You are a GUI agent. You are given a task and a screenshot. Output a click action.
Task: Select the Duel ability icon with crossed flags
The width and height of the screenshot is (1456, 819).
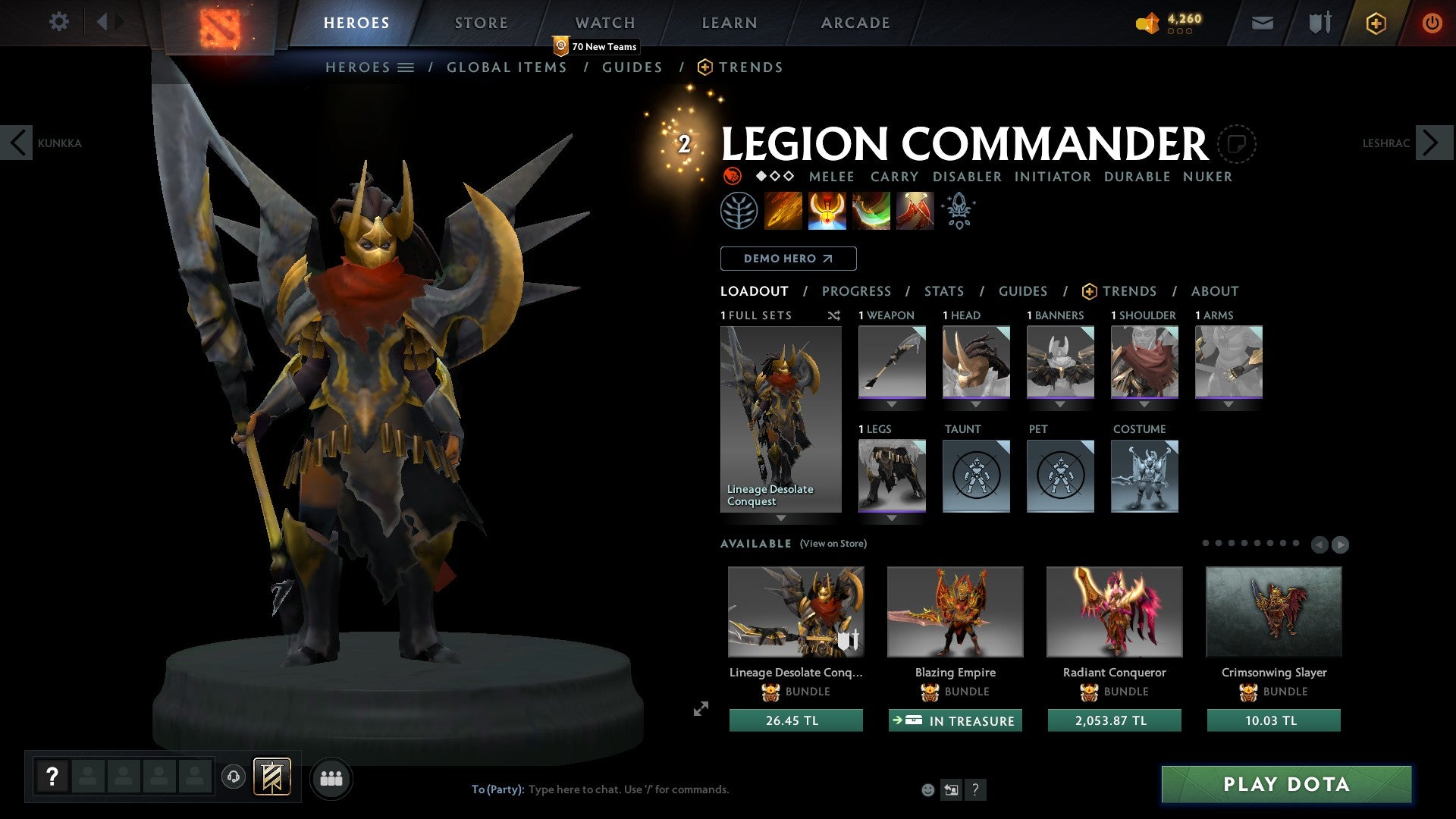click(914, 210)
